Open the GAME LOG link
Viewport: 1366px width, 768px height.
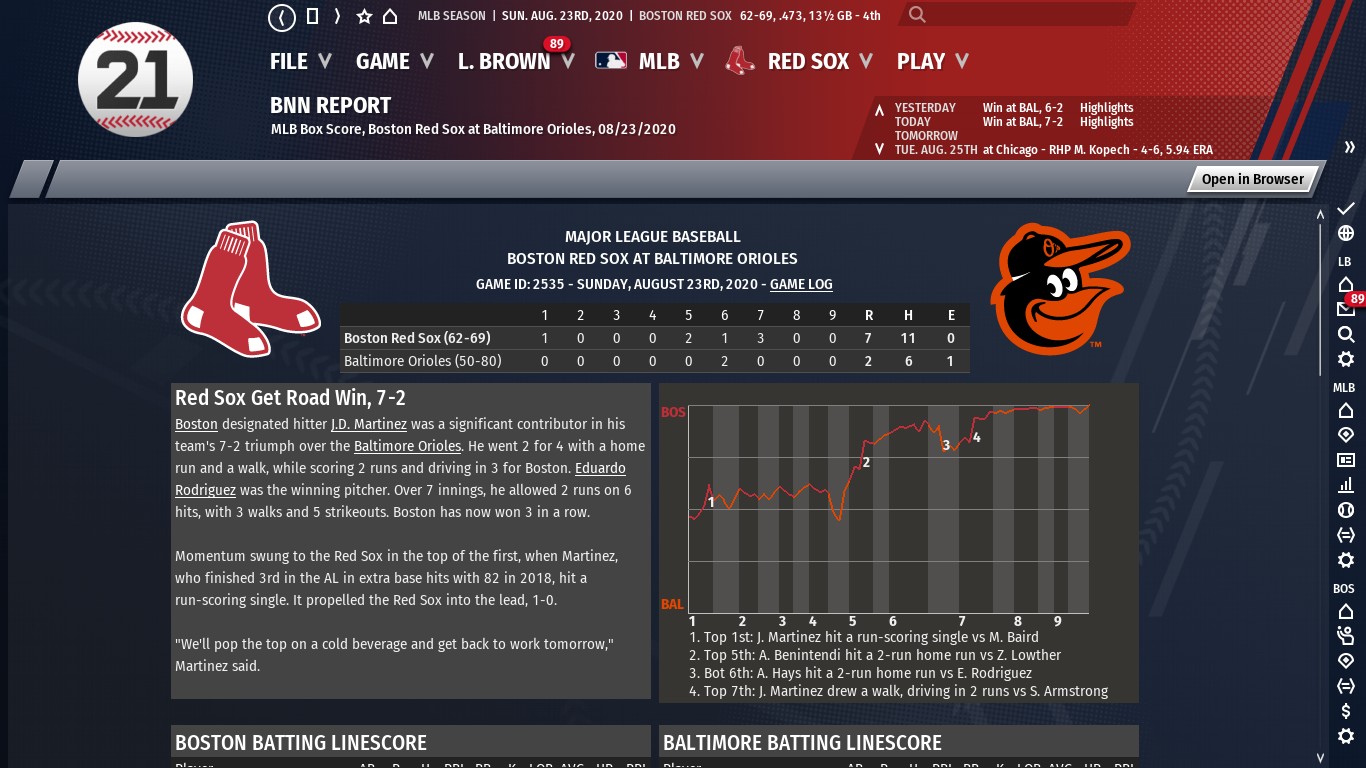click(801, 284)
